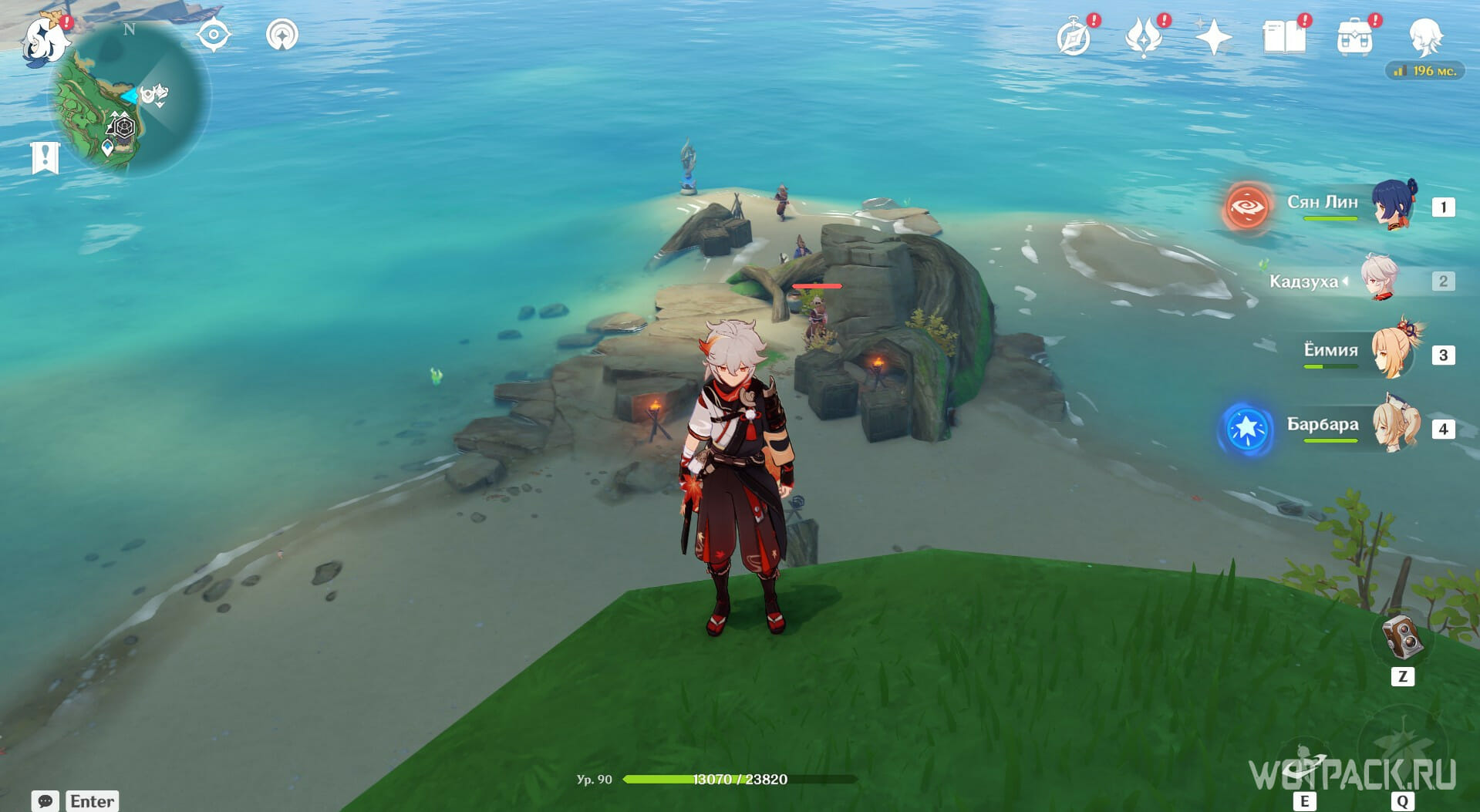Open the quest exclamation bookmark icon

coord(46,158)
